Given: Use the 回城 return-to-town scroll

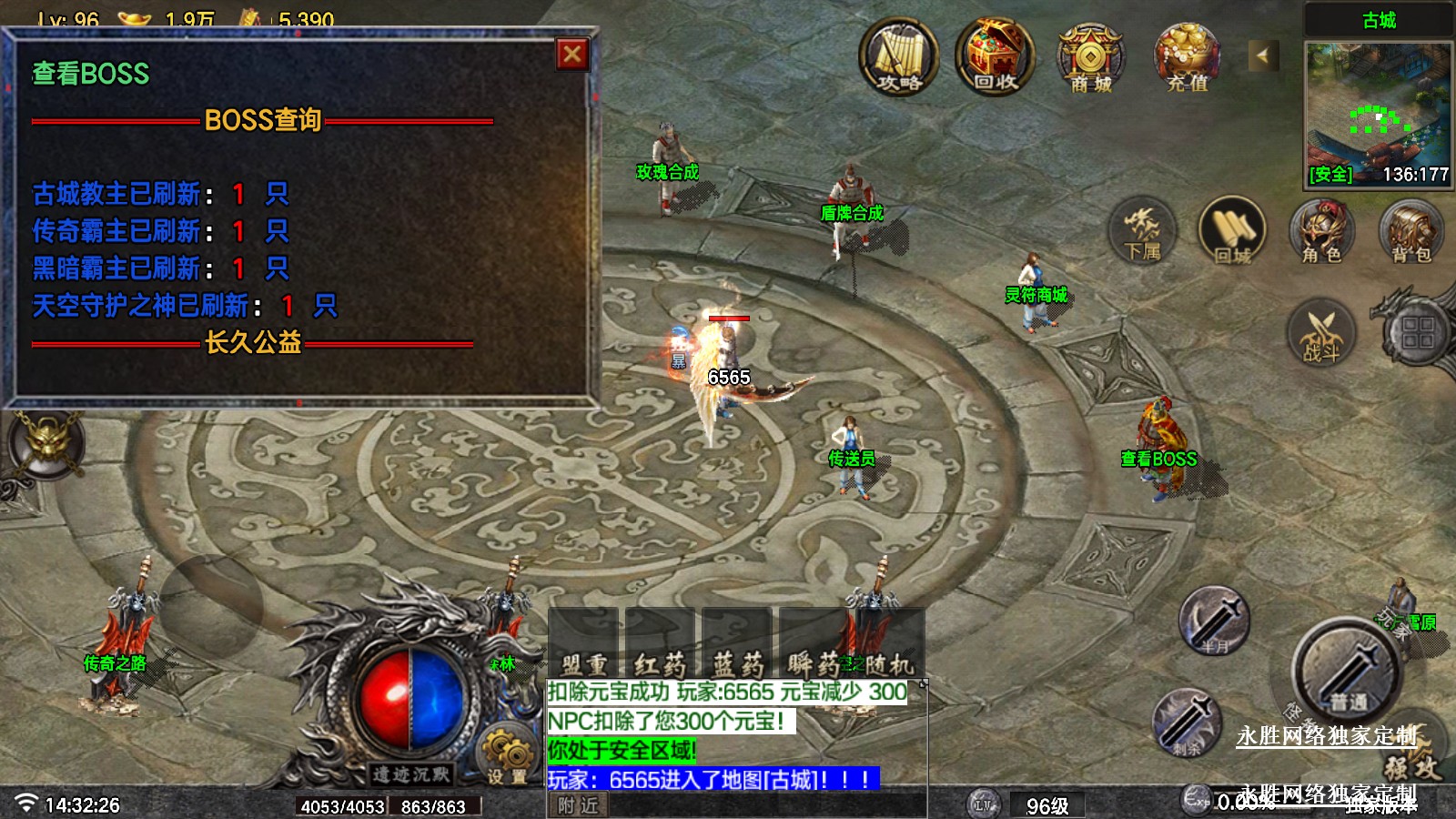Looking at the screenshot, I should point(1233,231).
